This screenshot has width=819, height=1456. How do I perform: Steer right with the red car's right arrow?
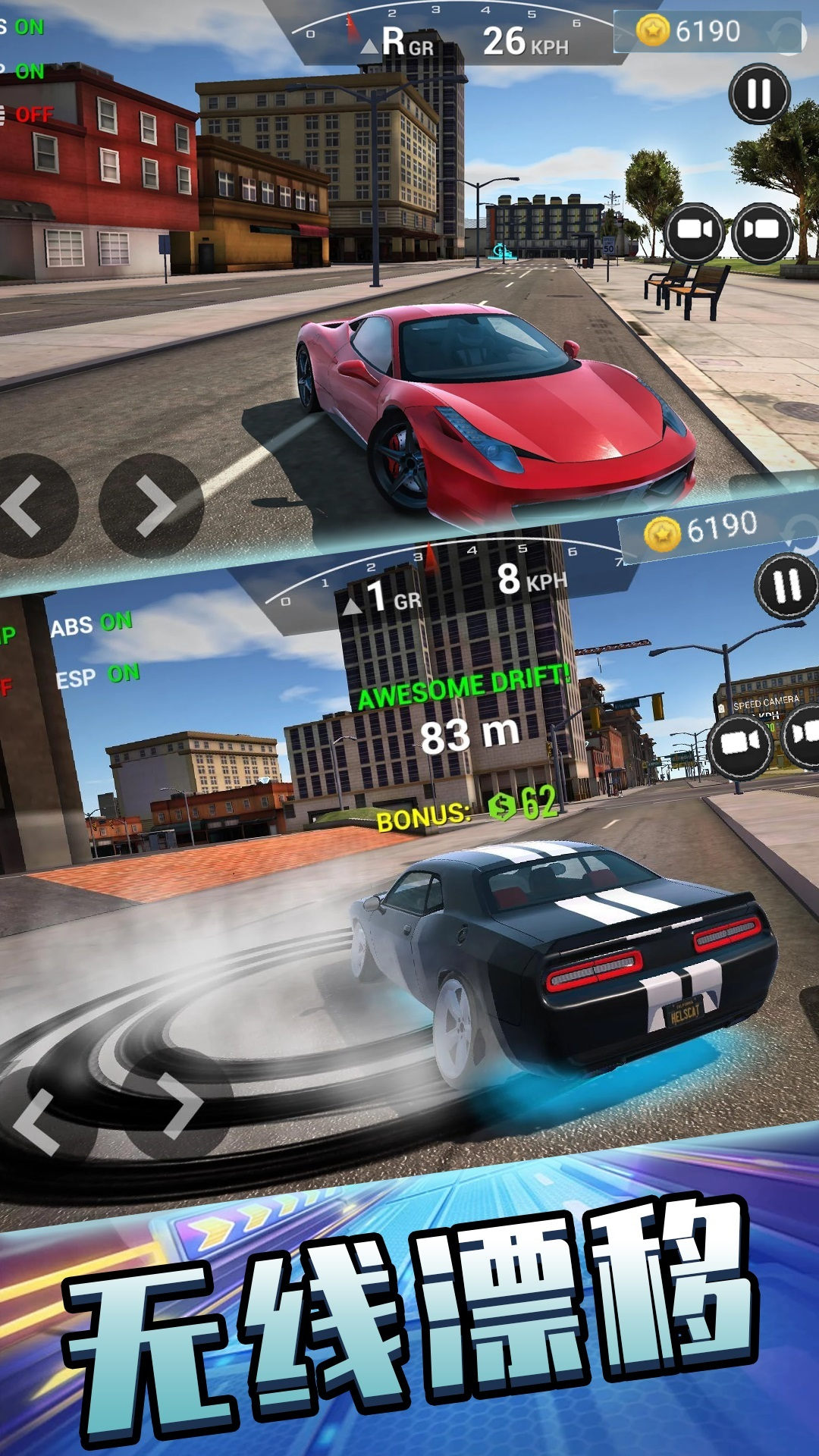point(152,506)
